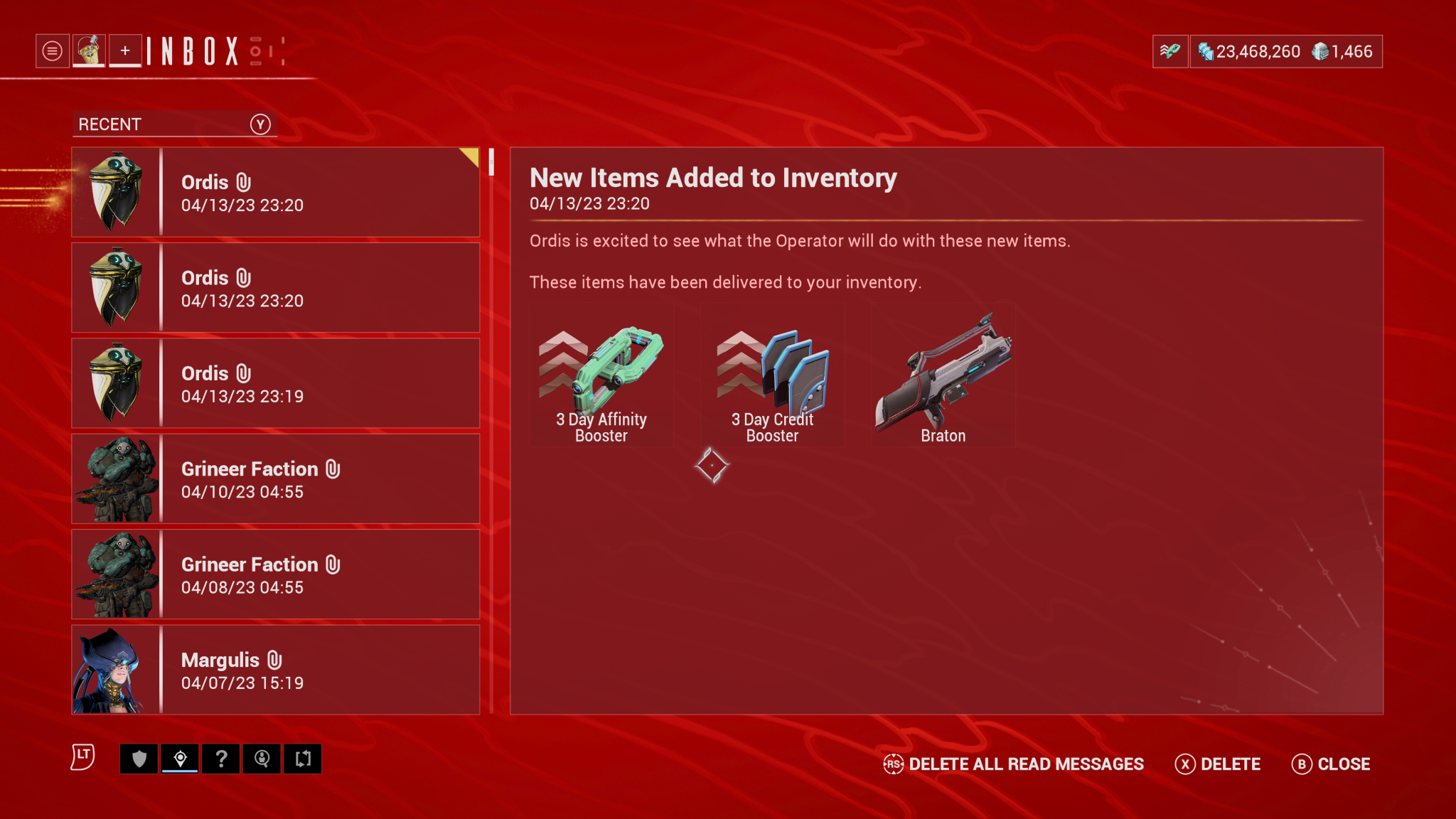1456x819 pixels.
Task: Select the 3 Day Affinity Booster item
Action: pyautogui.click(x=601, y=373)
